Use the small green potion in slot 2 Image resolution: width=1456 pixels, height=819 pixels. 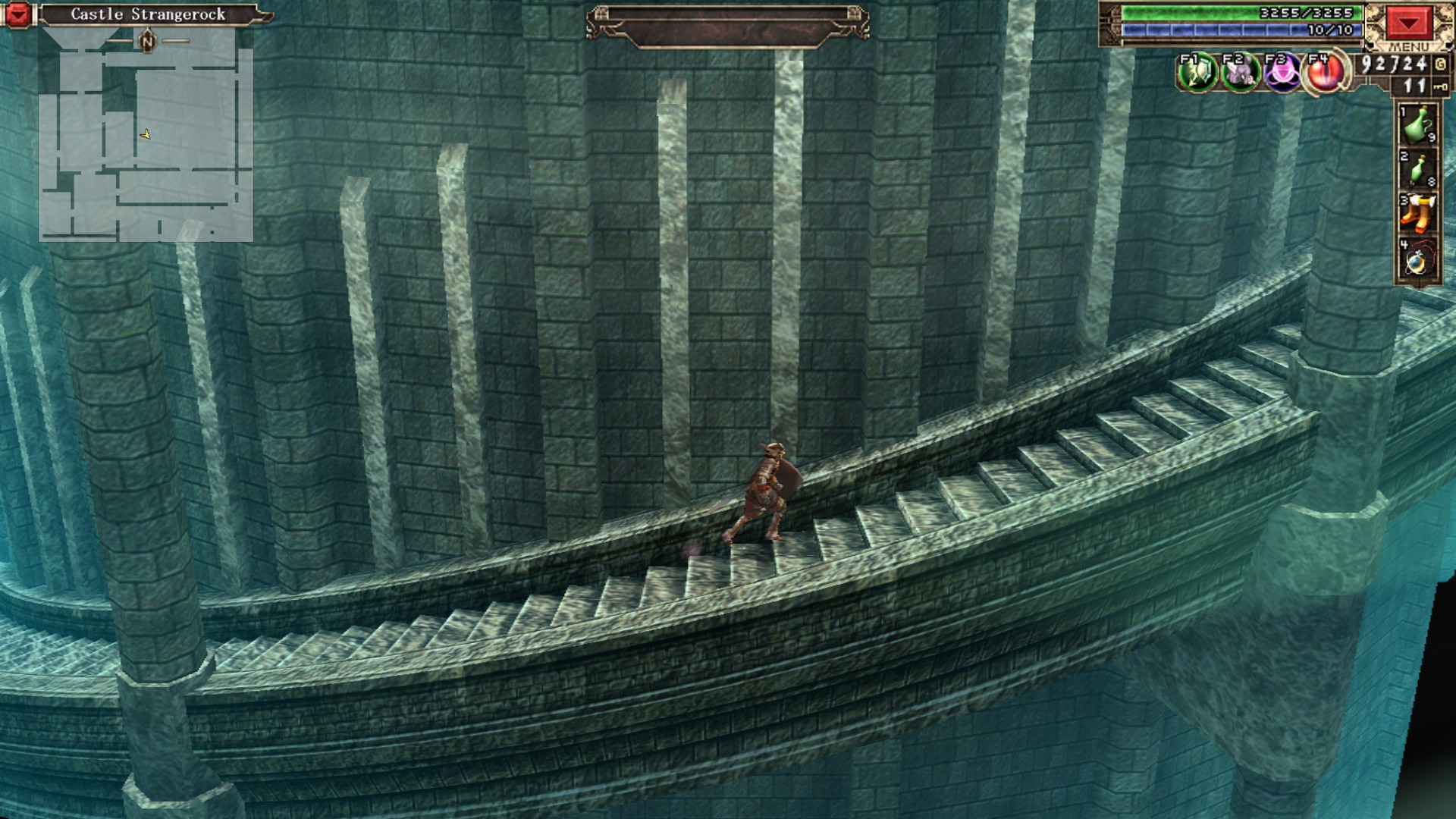(1417, 169)
